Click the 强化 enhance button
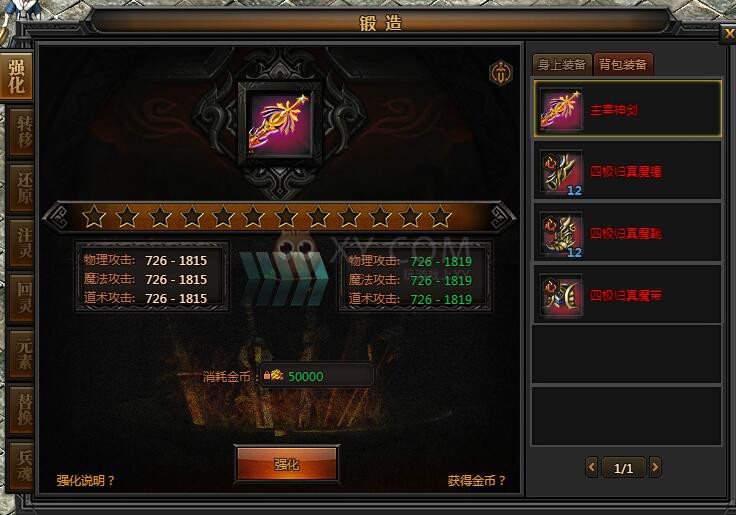The width and height of the screenshot is (736, 515). click(287, 465)
